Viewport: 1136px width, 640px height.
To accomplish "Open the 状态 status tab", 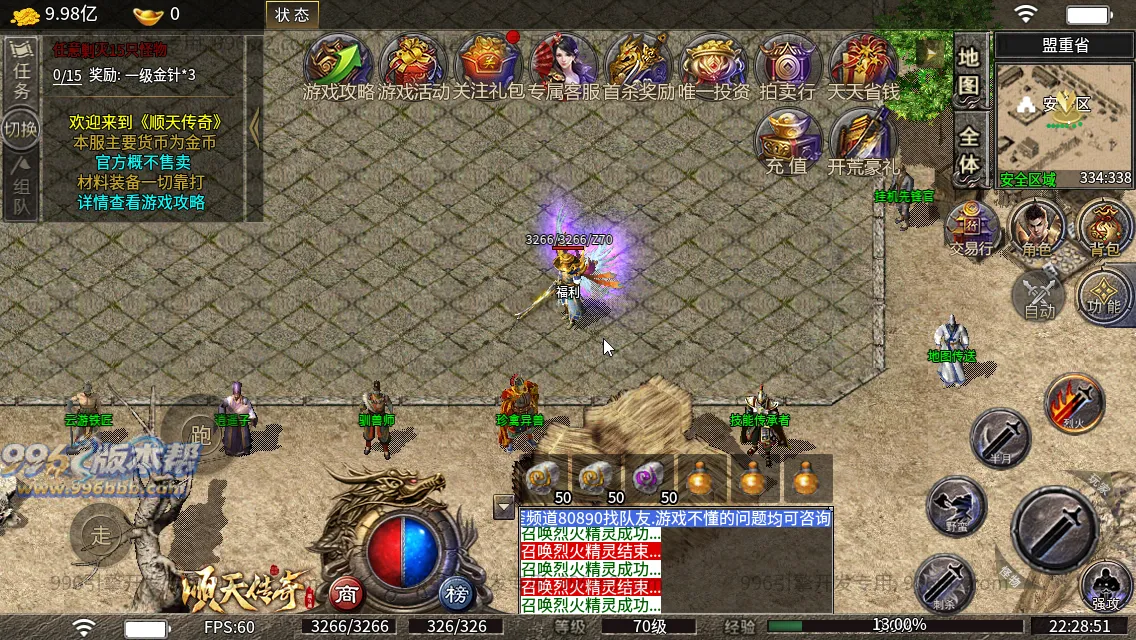I will 292,14.
